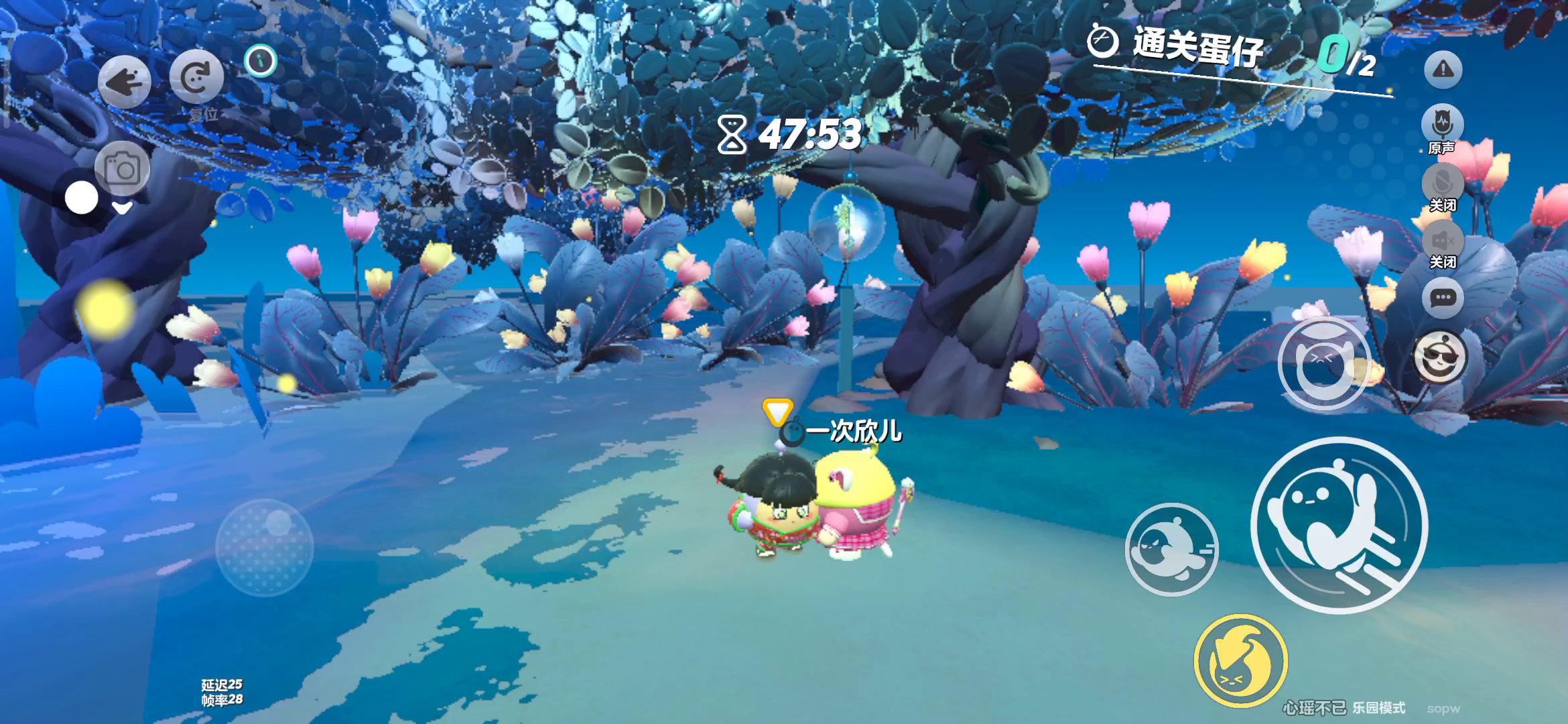Tap the round grab action button
This screenshot has height=724, width=1568.
(x=1323, y=365)
